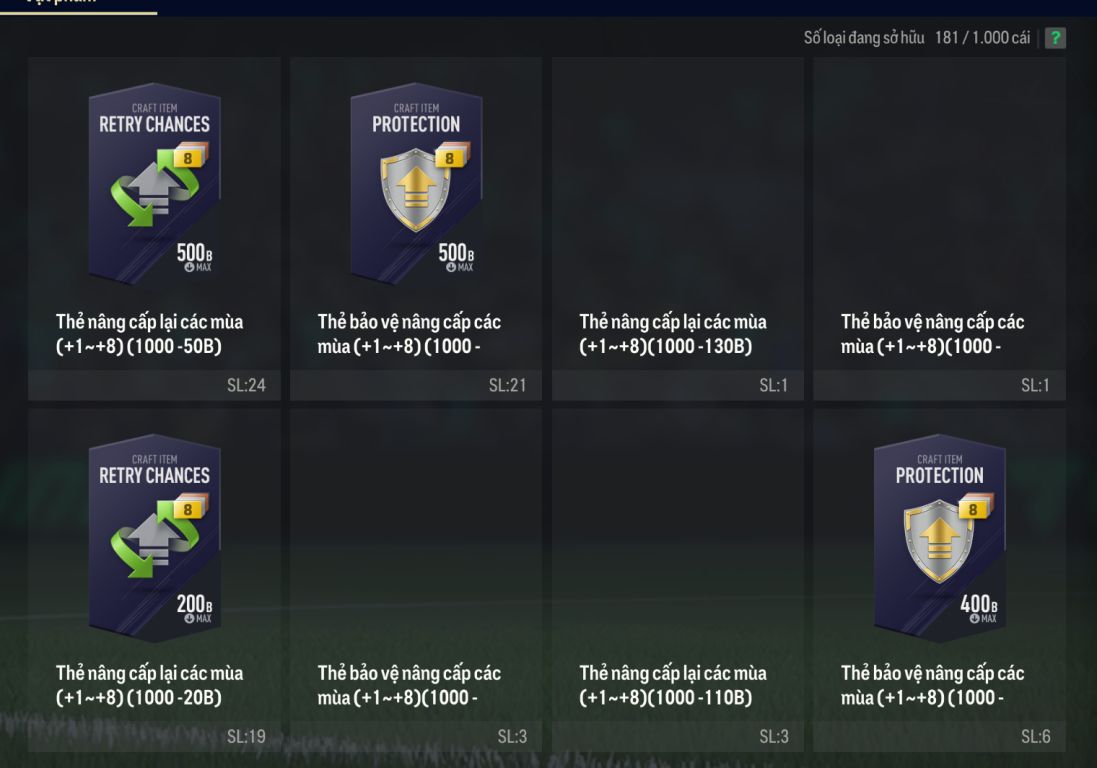Open the retry item labeled 1000-110B

tap(678, 580)
